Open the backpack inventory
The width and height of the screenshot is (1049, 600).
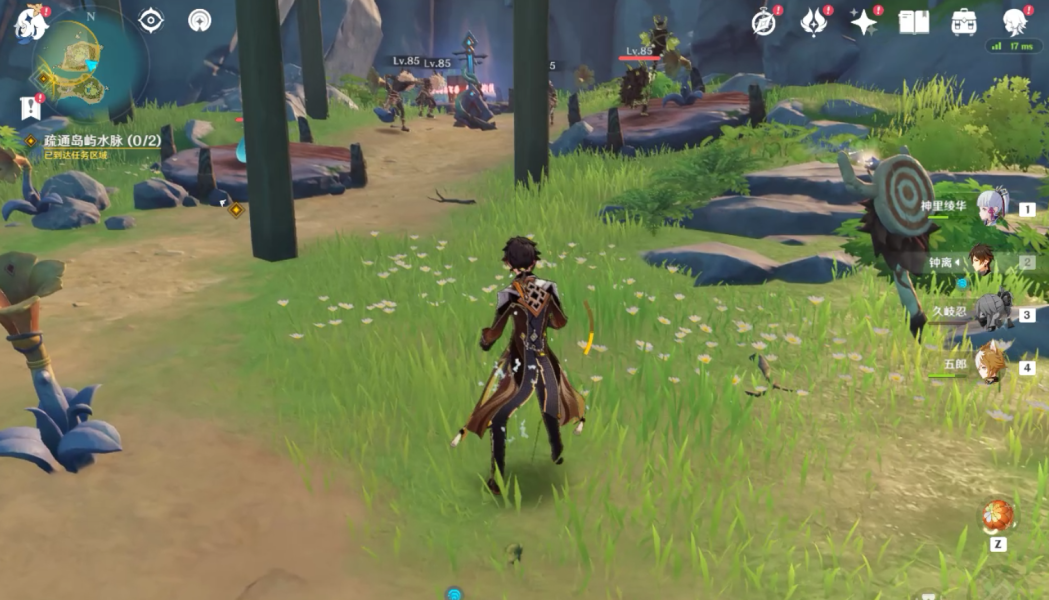tap(964, 22)
